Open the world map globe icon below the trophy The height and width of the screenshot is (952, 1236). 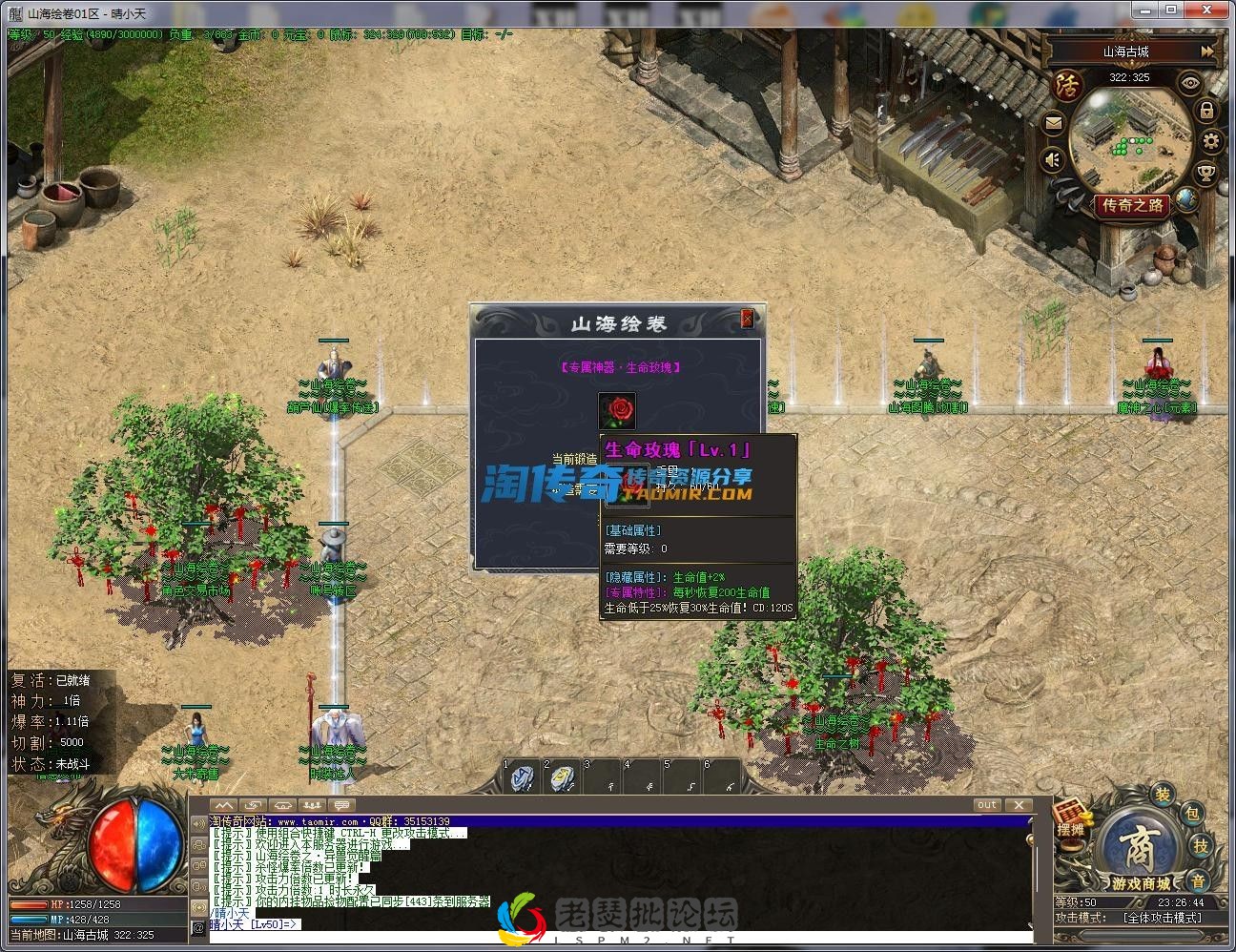click(x=1188, y=200)
